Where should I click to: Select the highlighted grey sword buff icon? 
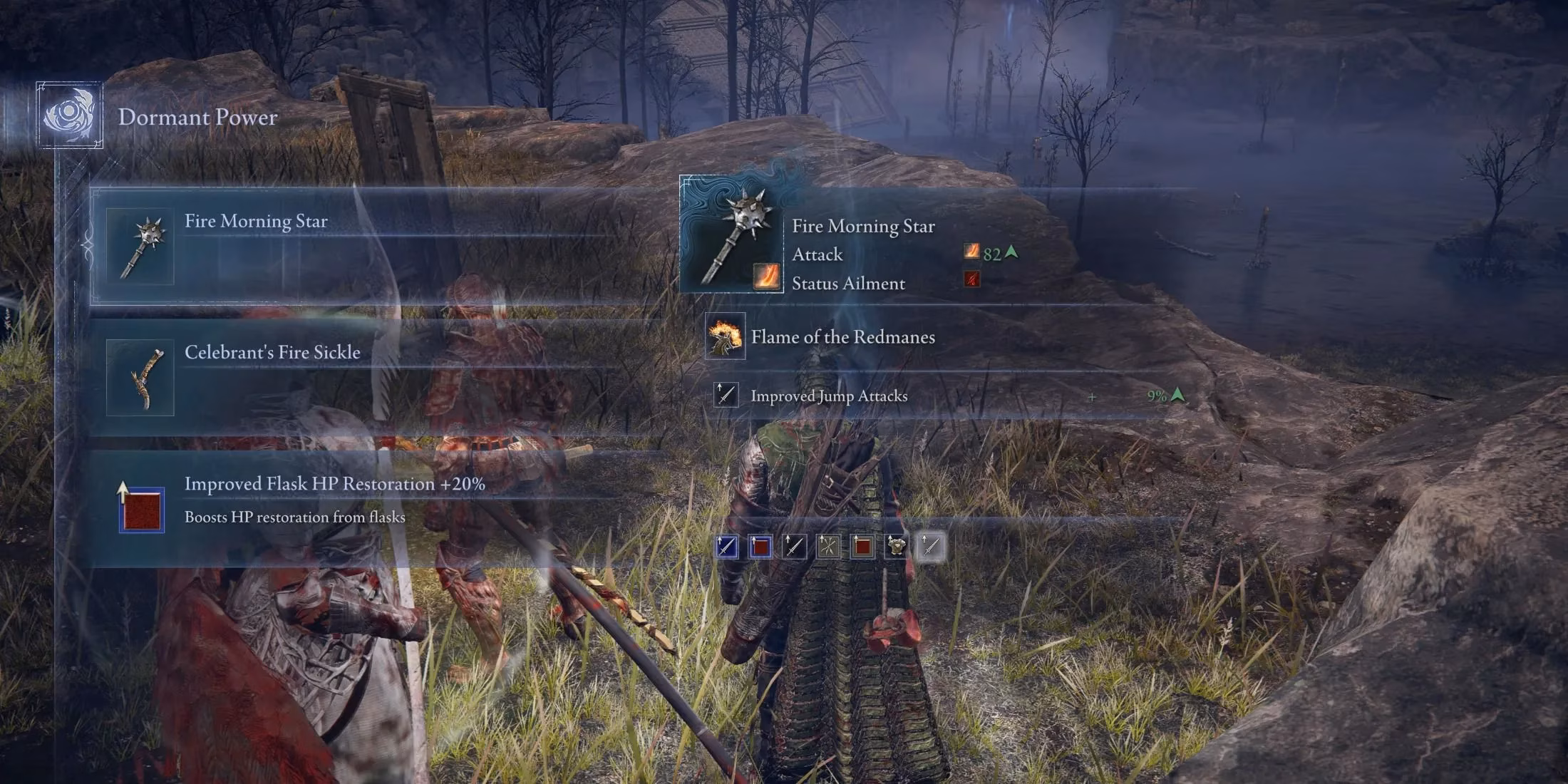pos(930,547)
